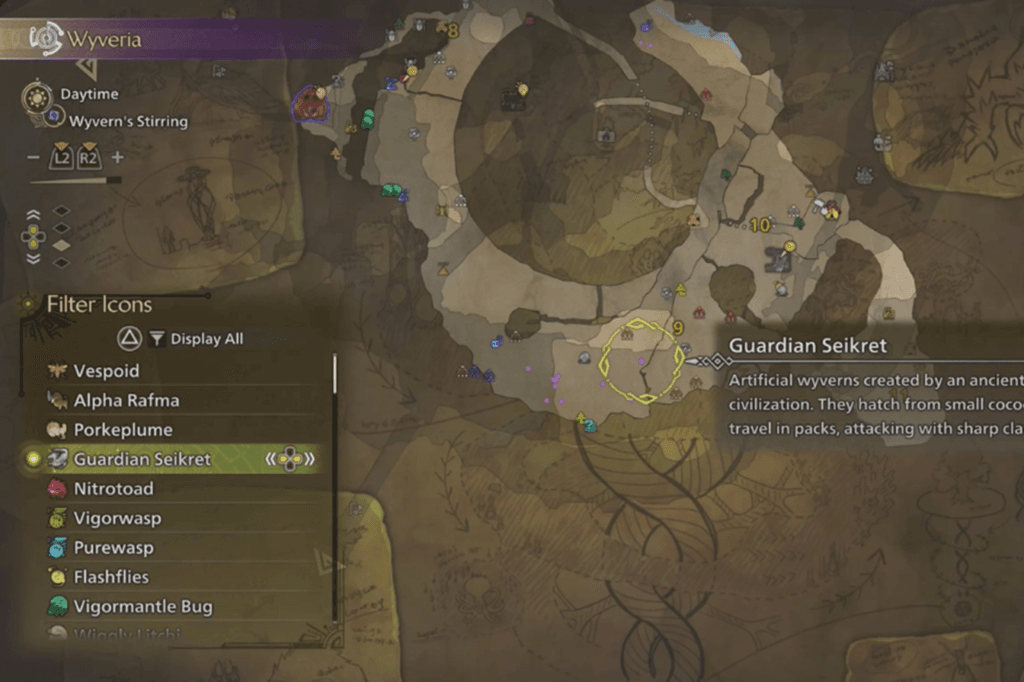Click the highlighted Guardian Seikret entry
This screenshot has width=1024, height=682.
(x=142, y=460)
